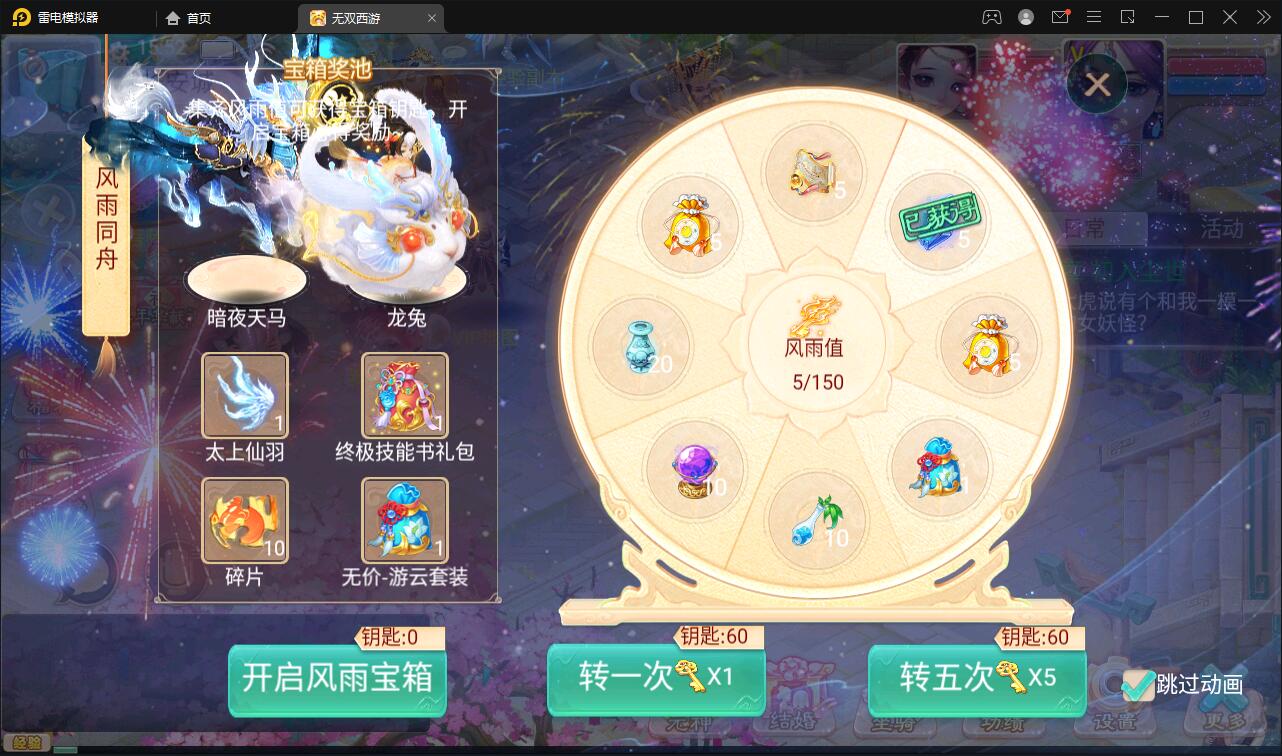
Task: Select the blue vase prize on the wheel
Action: tap(643, 345)
